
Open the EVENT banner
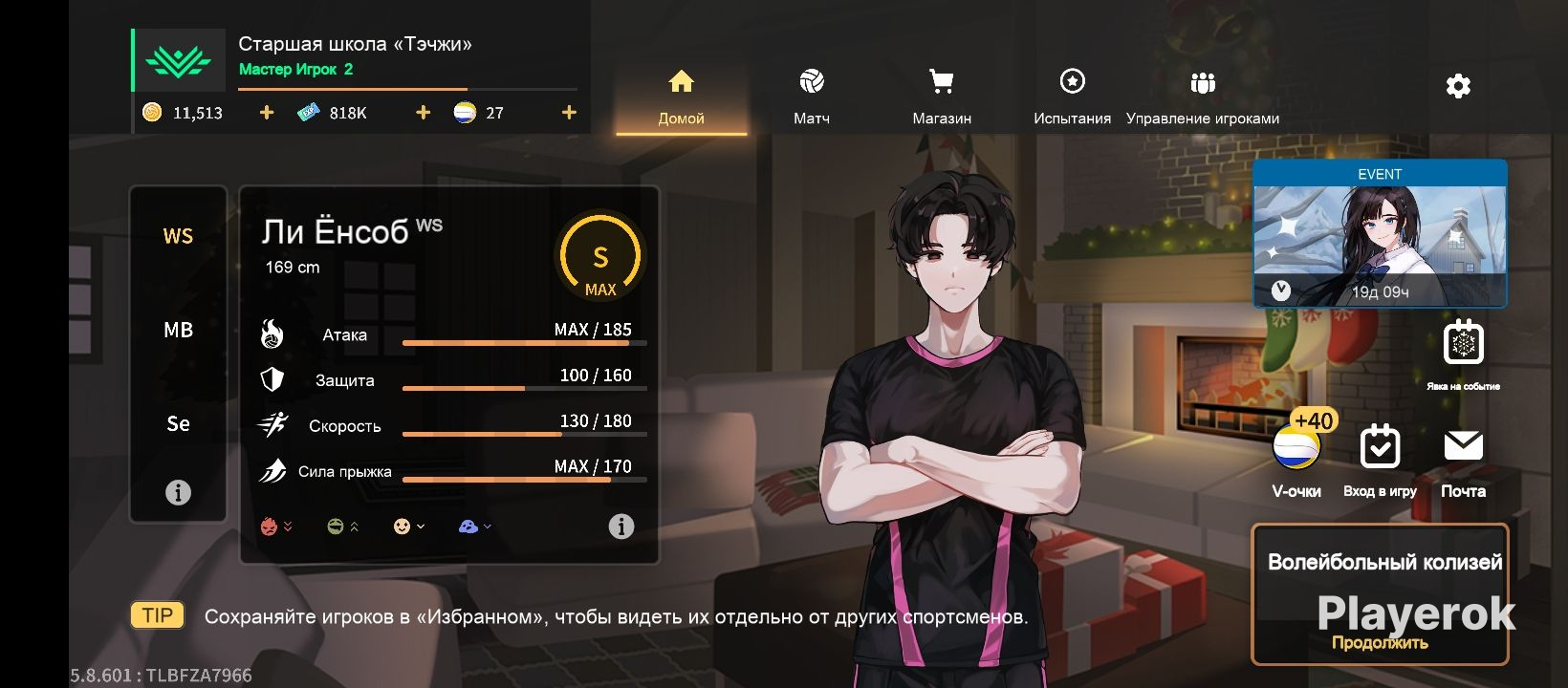tap(1380, 234)
